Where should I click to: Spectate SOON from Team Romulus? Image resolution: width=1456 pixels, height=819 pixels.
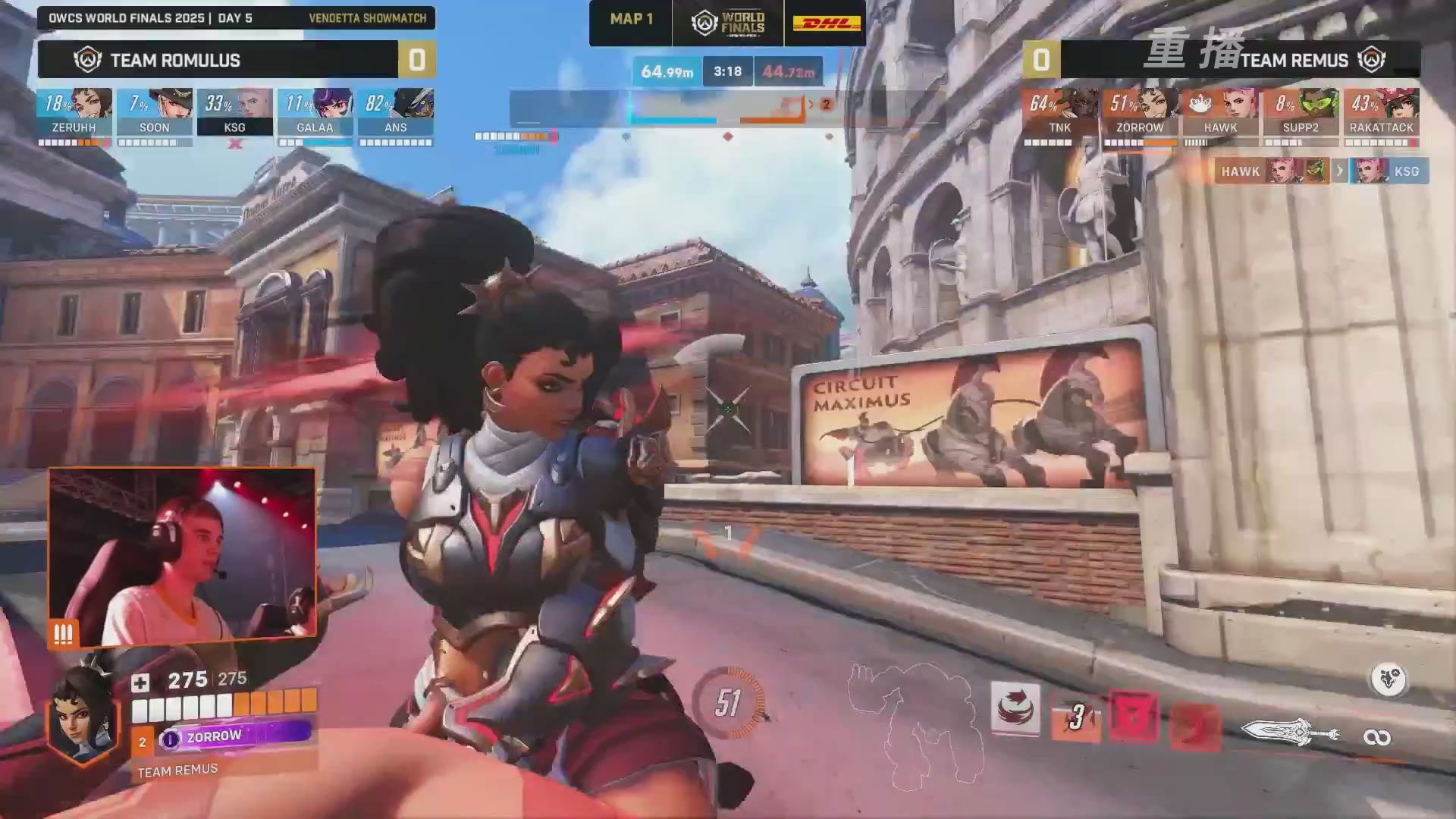(155, 111)
